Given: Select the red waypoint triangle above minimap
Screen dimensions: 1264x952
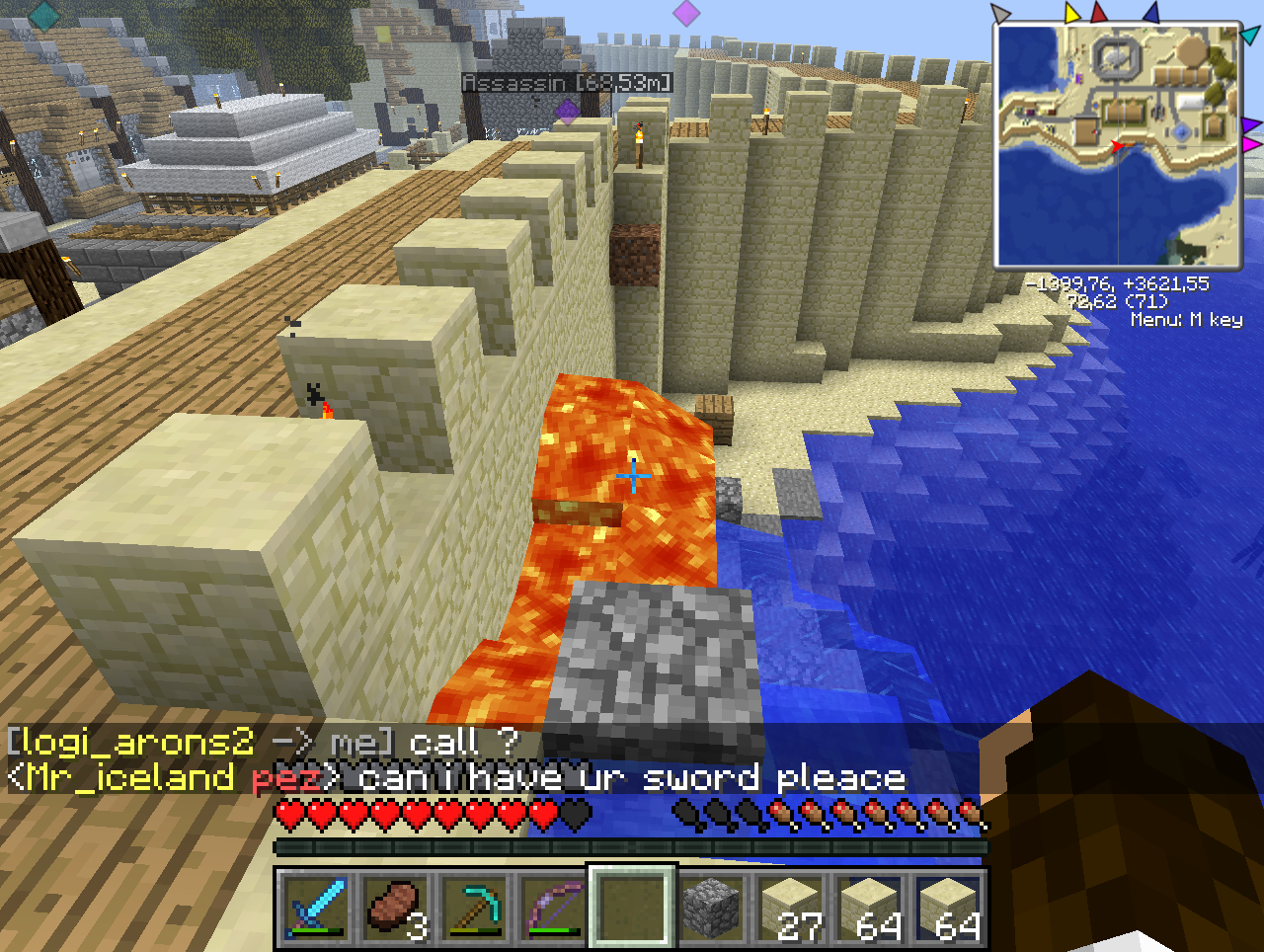Looking at the screenshot, I should [x=1099, y=13].
